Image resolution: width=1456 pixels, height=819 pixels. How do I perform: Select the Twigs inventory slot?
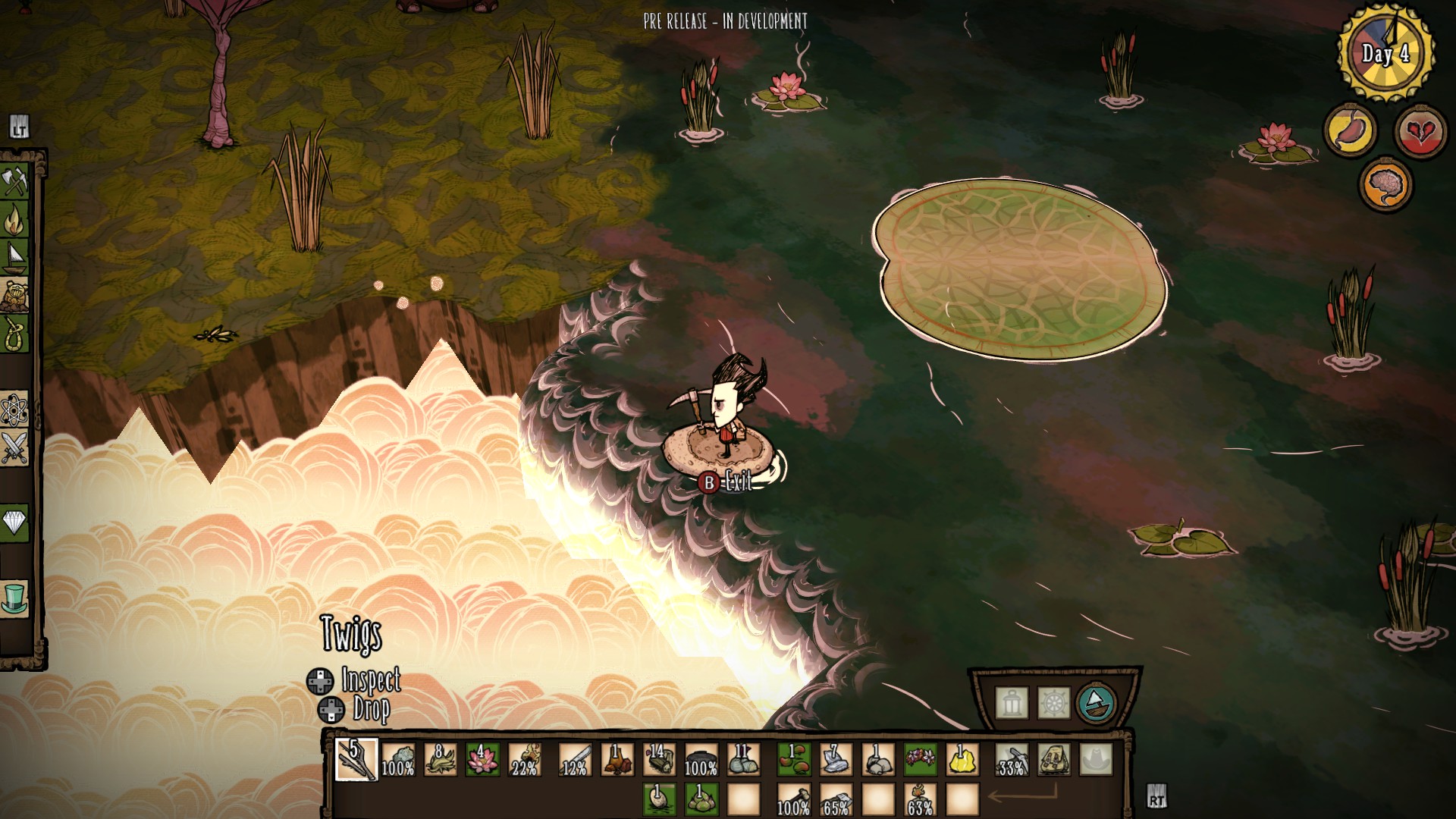pyautogui.click(x=356, y=758)
